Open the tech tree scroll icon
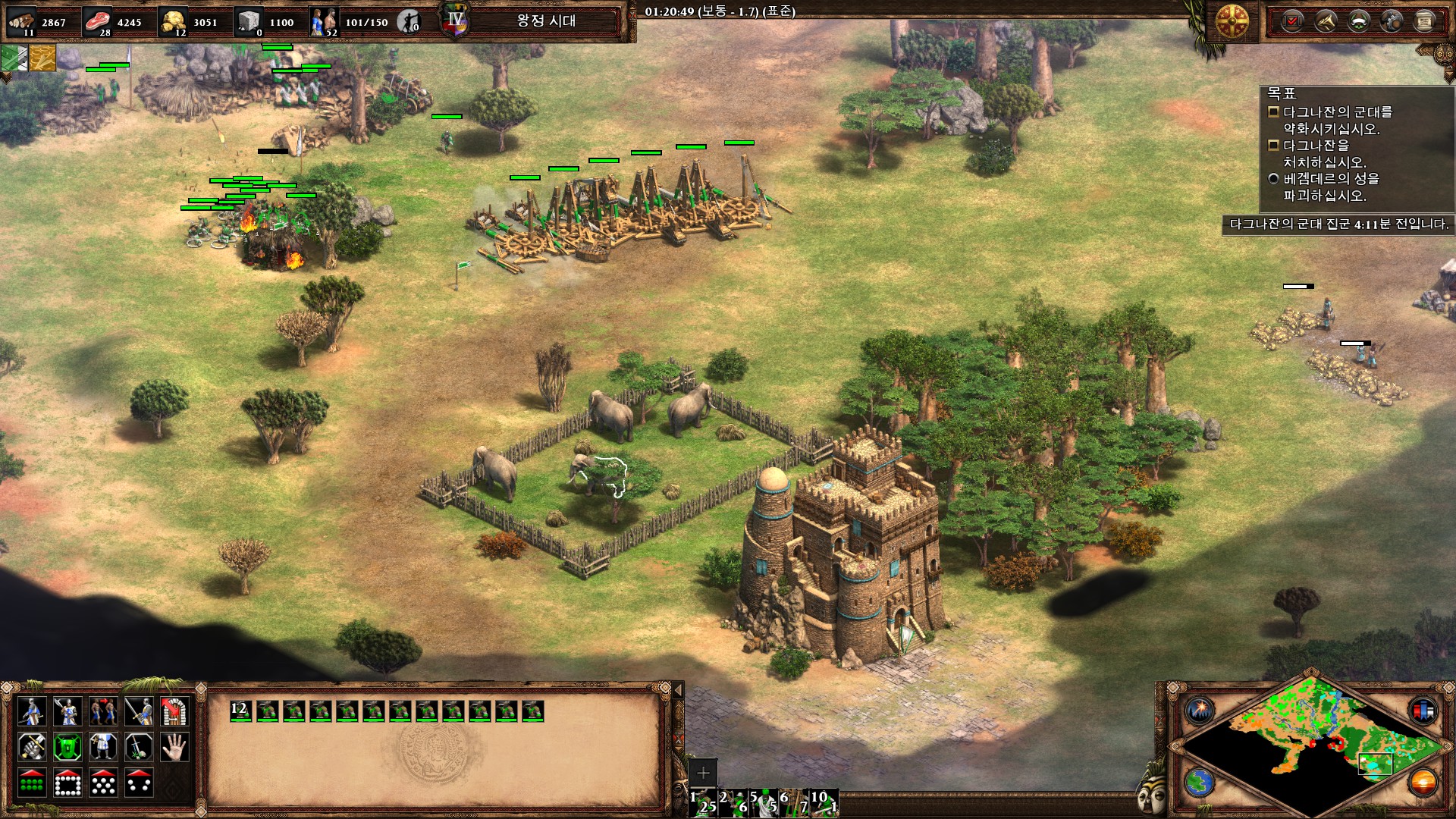 tap(1424, 21)
